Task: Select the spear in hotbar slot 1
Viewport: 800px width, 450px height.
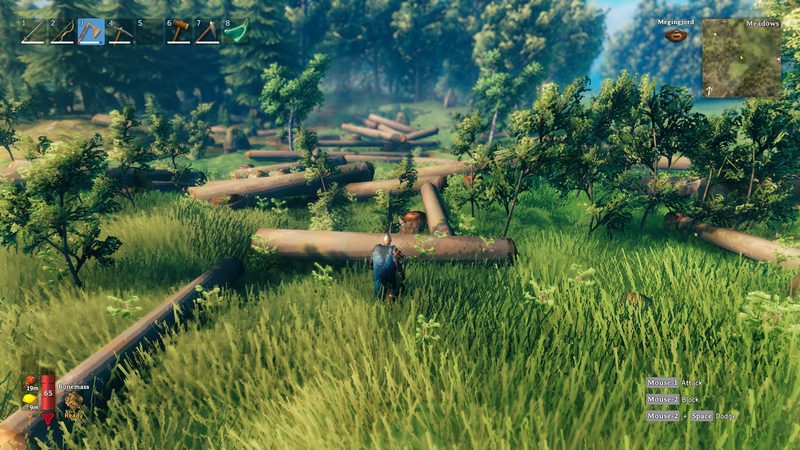Action: (x=33, y=32)
